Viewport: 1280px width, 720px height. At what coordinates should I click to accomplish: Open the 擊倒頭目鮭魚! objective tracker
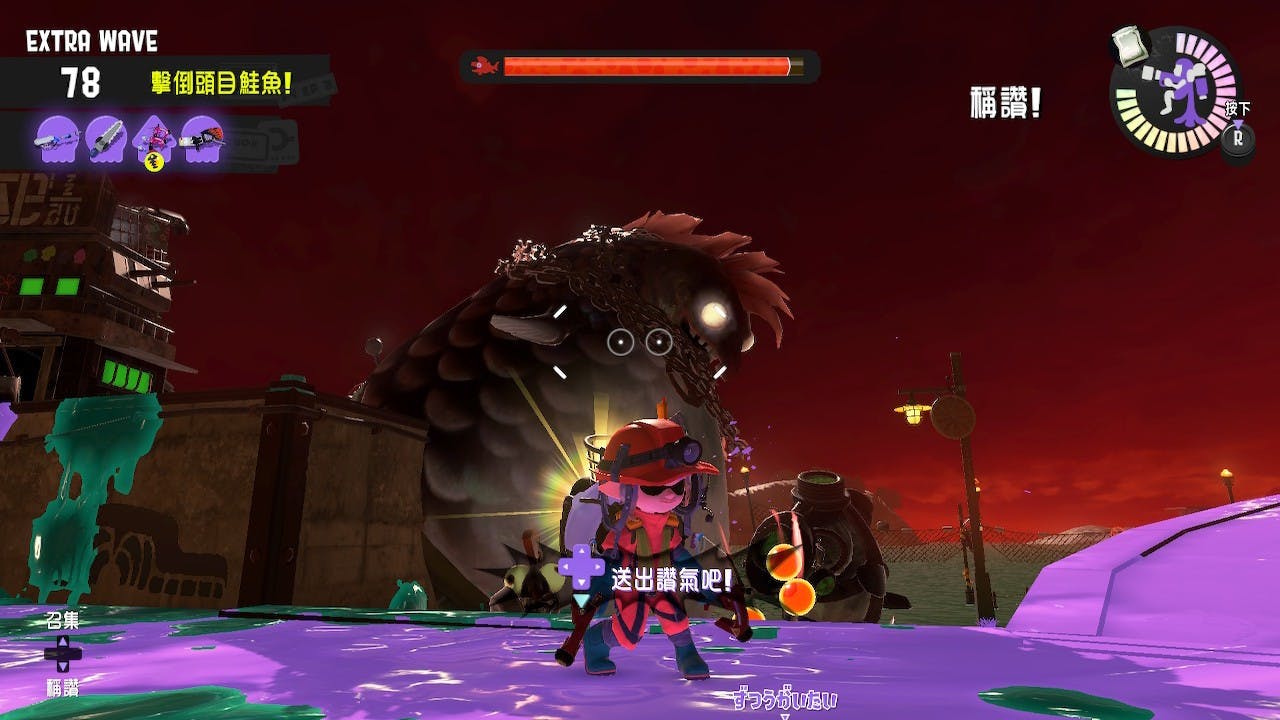click(x=222, y=82)
